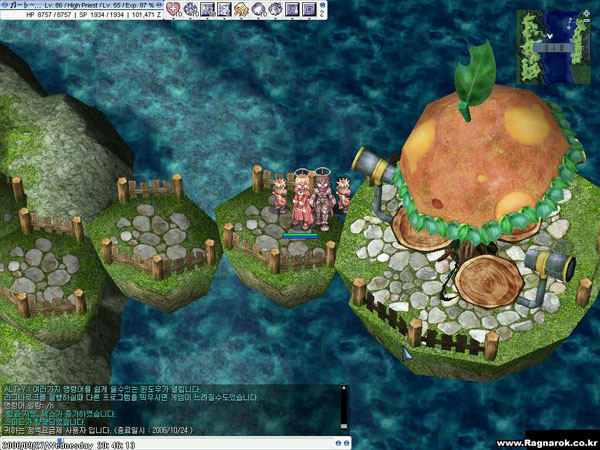
Task: Use the heart skill on the hotbar
Action: point(172,9)
